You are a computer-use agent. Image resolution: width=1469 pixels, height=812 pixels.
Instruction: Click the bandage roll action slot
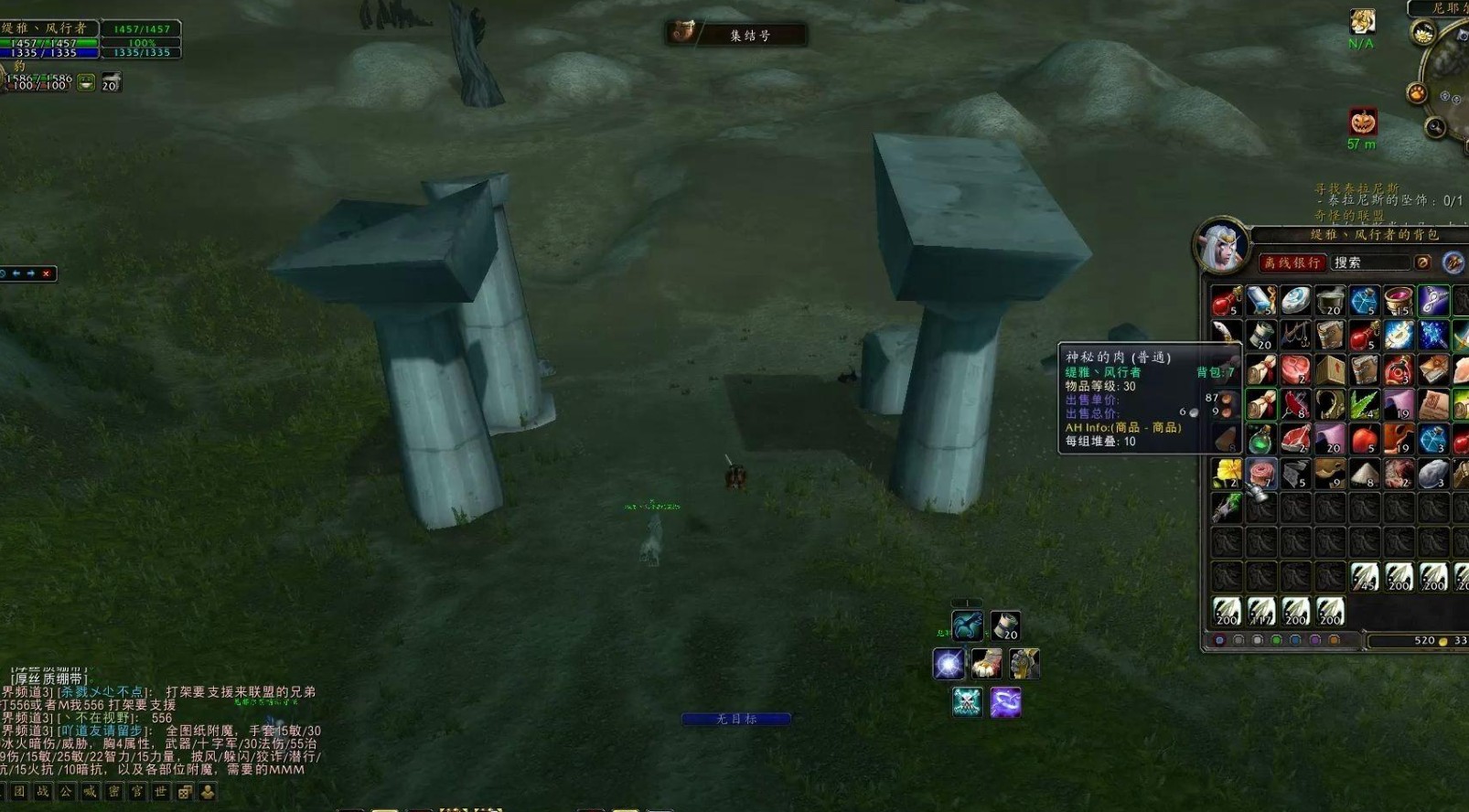click(1004, 625)
